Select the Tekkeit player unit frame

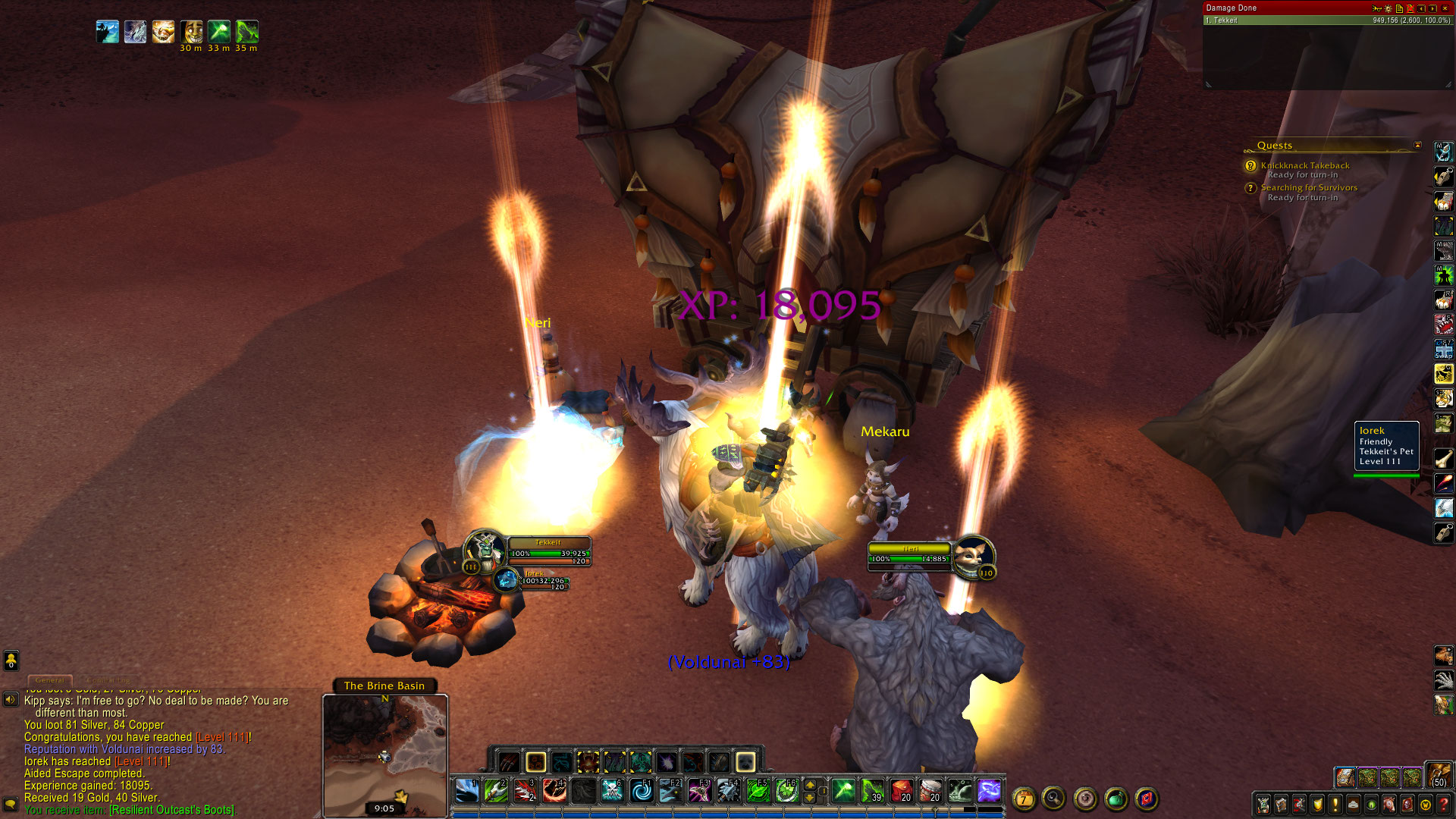tap(548, 552)
